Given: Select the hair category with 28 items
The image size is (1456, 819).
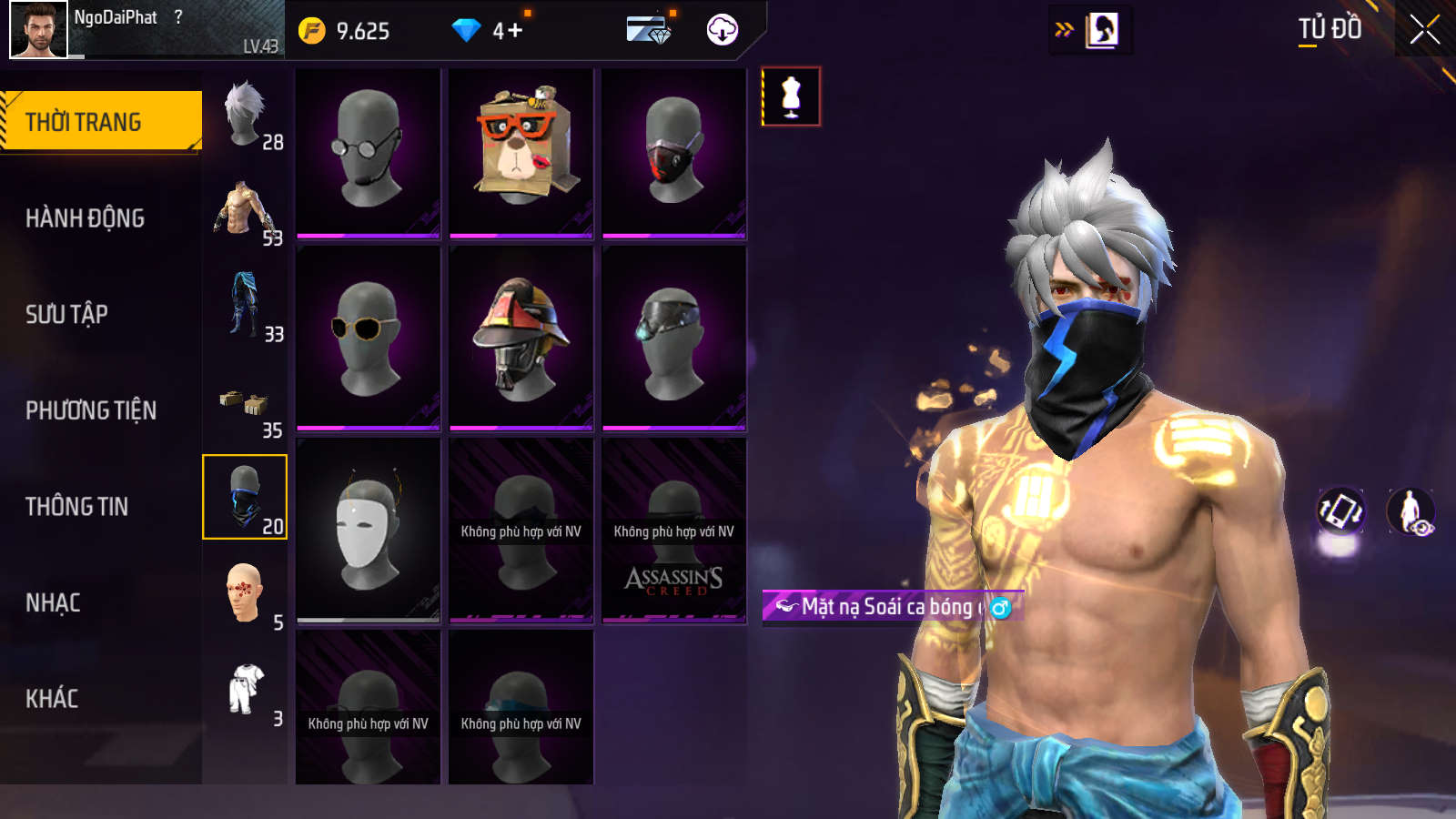Looking at the screenshot, I should pos(245,115).
